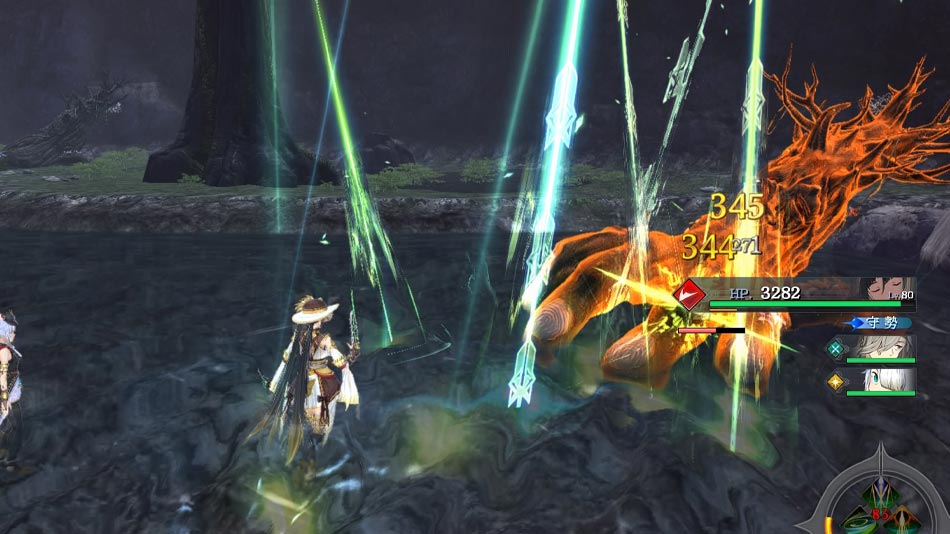Viewport: 950px width, 534px height.
Task: Select the teal diamond pierce-type icon
Action: point(836,348)
